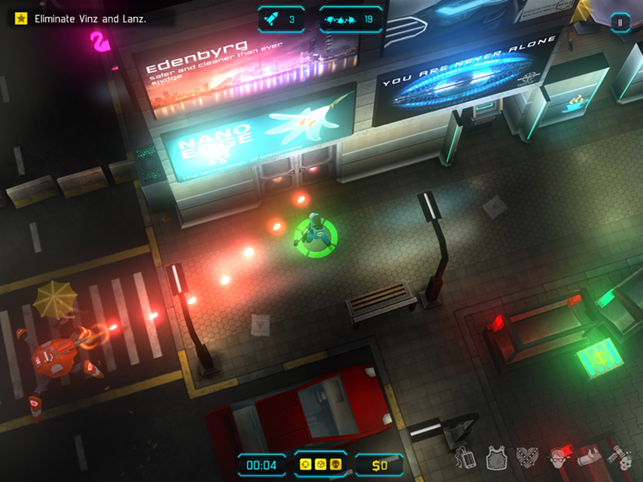Tap the body armor vest icon
The width and height of the screenshot is (643, 482).
click(x=495, y=459)
